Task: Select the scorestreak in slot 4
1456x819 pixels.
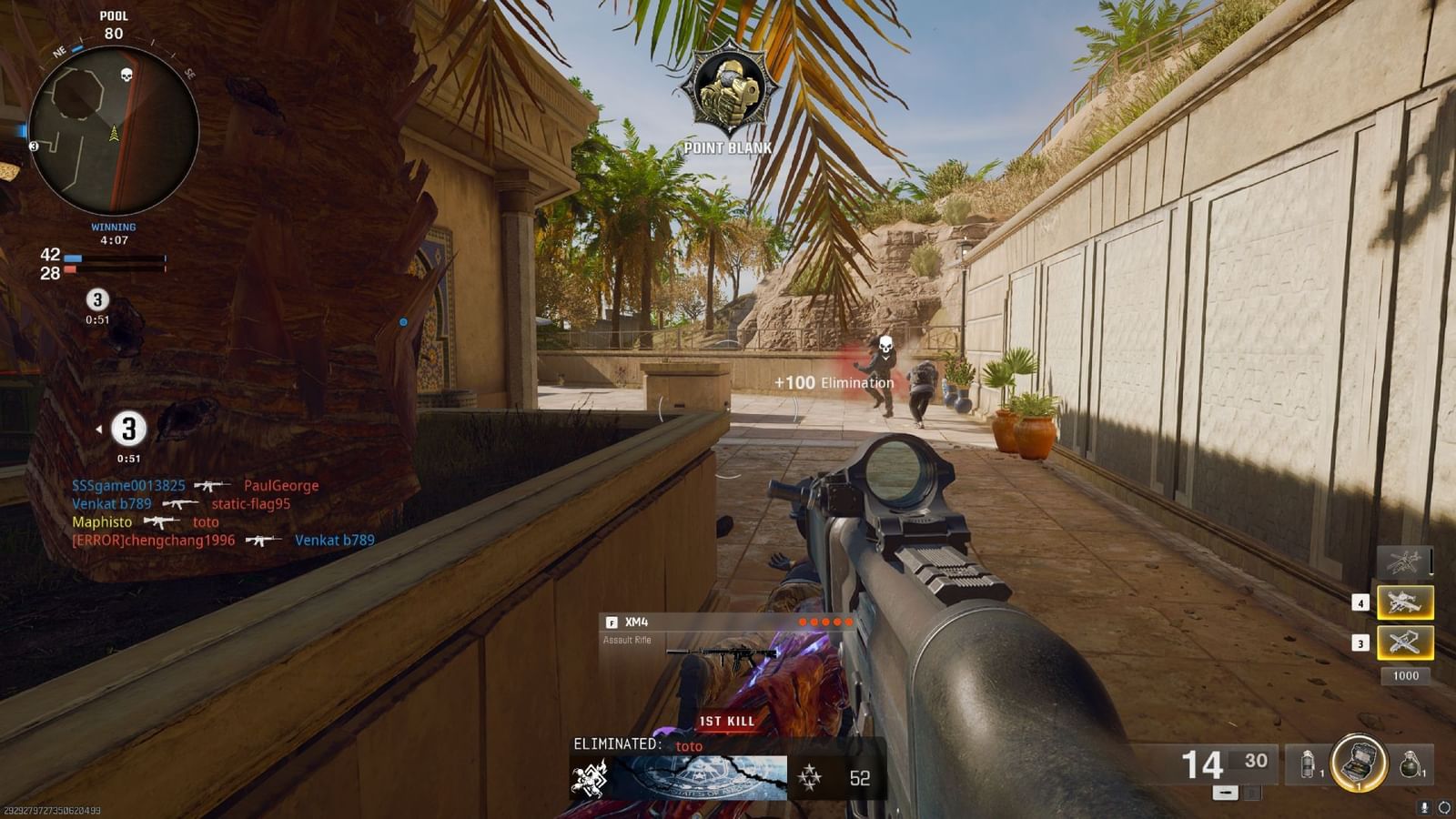Action: pyautogui.click(x=1404, y=602)
